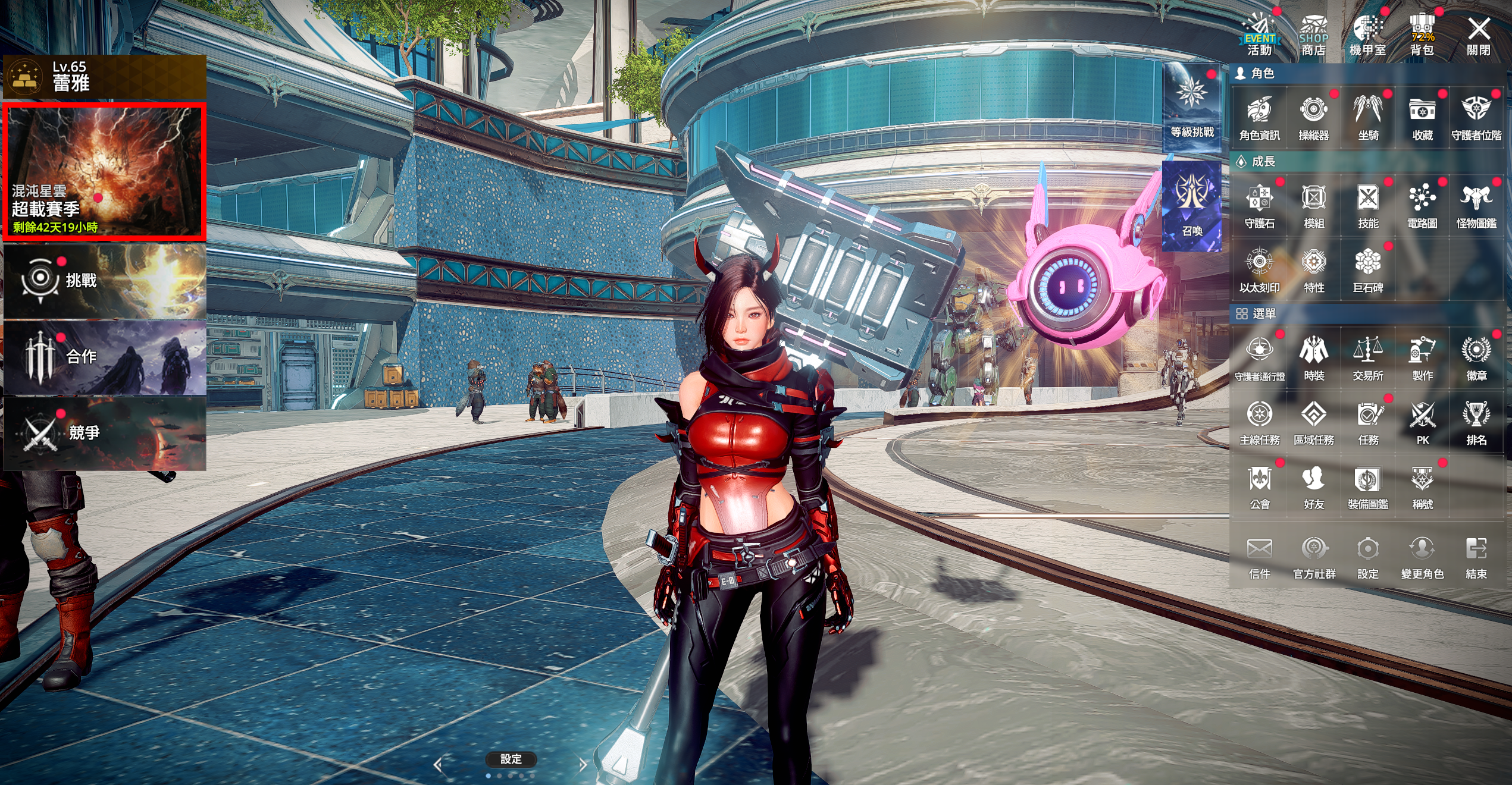Image resolution: width=1512 pixels, height=785 pixels.
Task: Choose 結束 to exit the game
Action: [1476, 556]
